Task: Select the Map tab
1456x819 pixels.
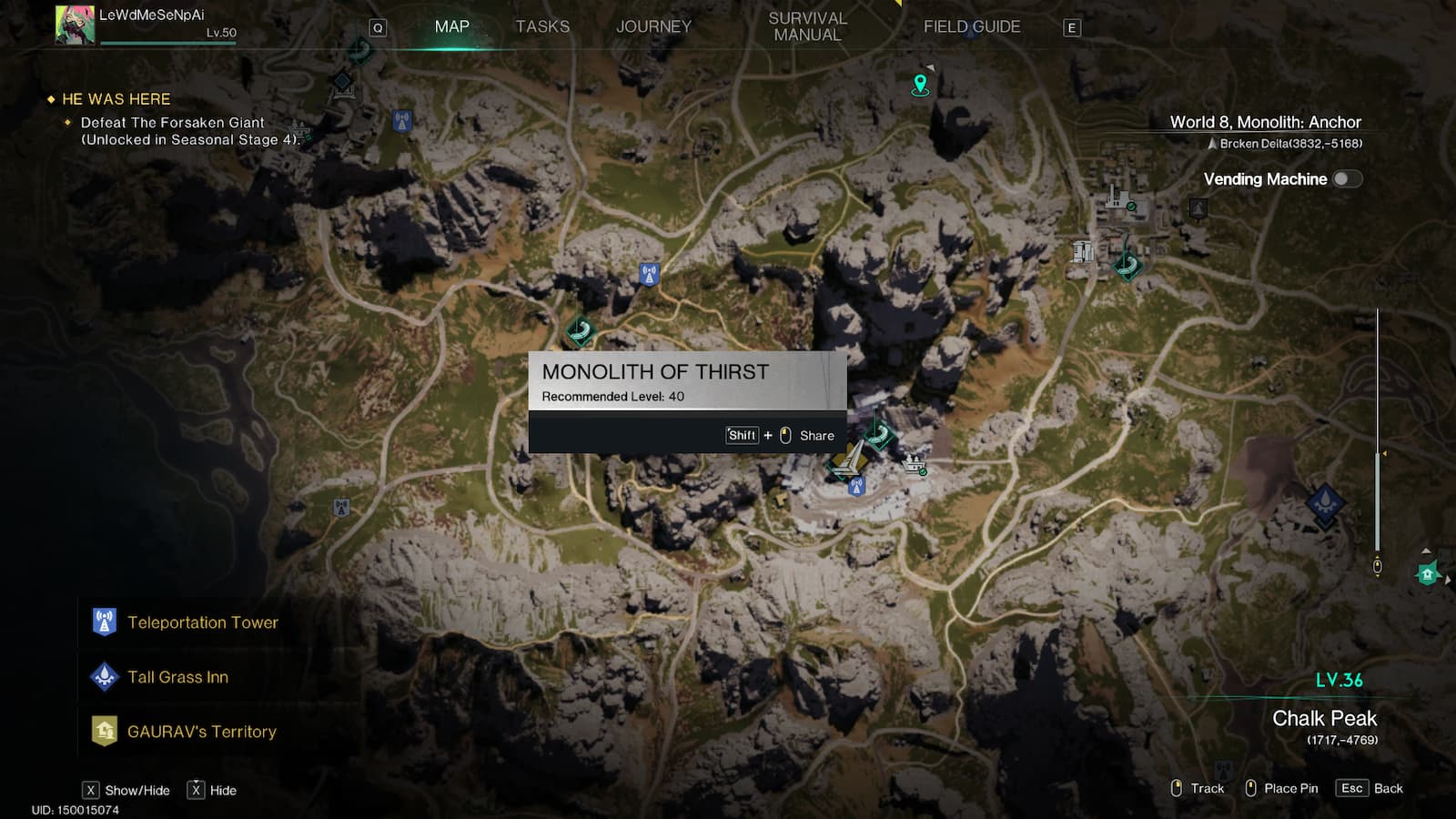Action: (x=452, y=26)
